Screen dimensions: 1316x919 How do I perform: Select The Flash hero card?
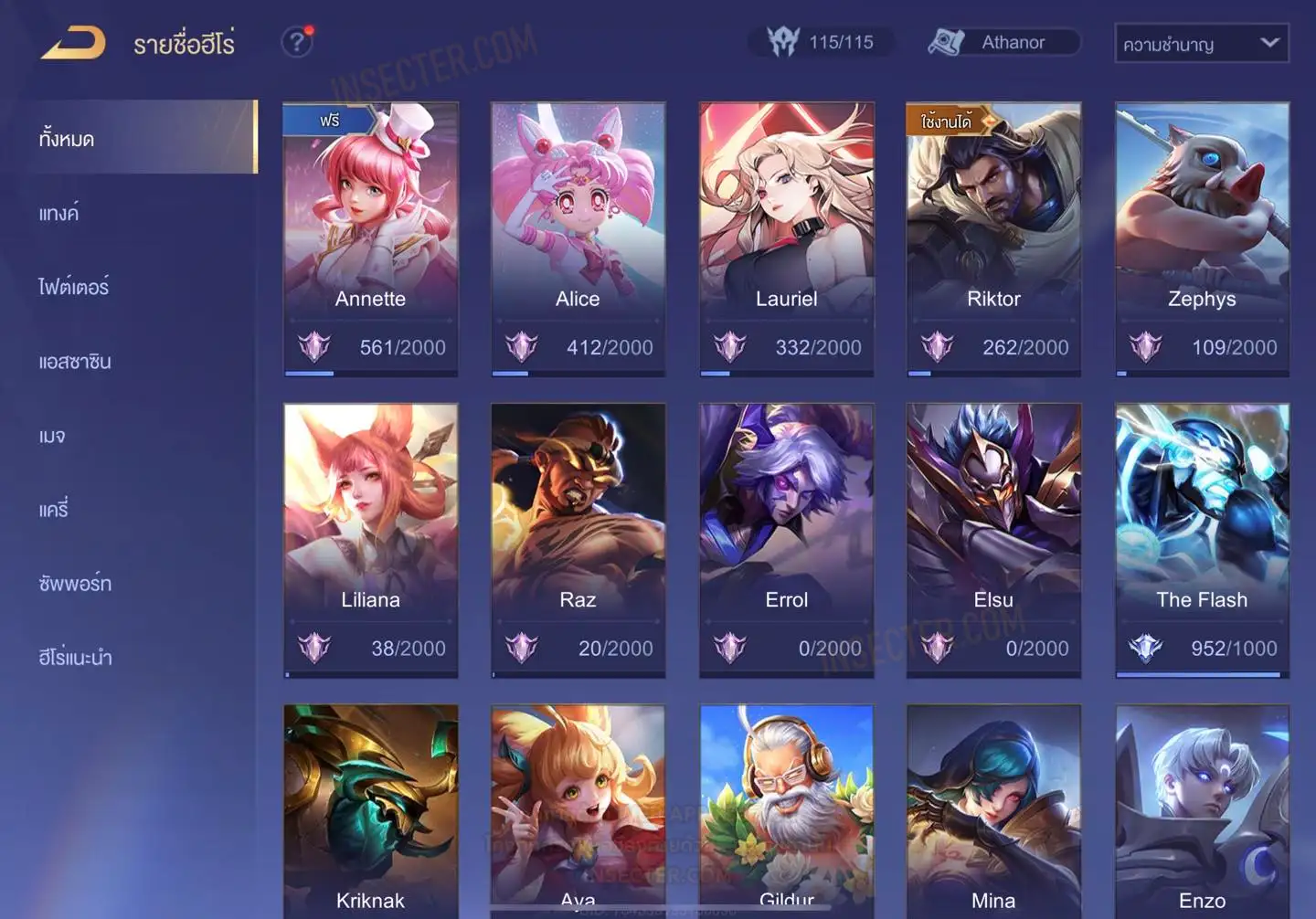1202,539
